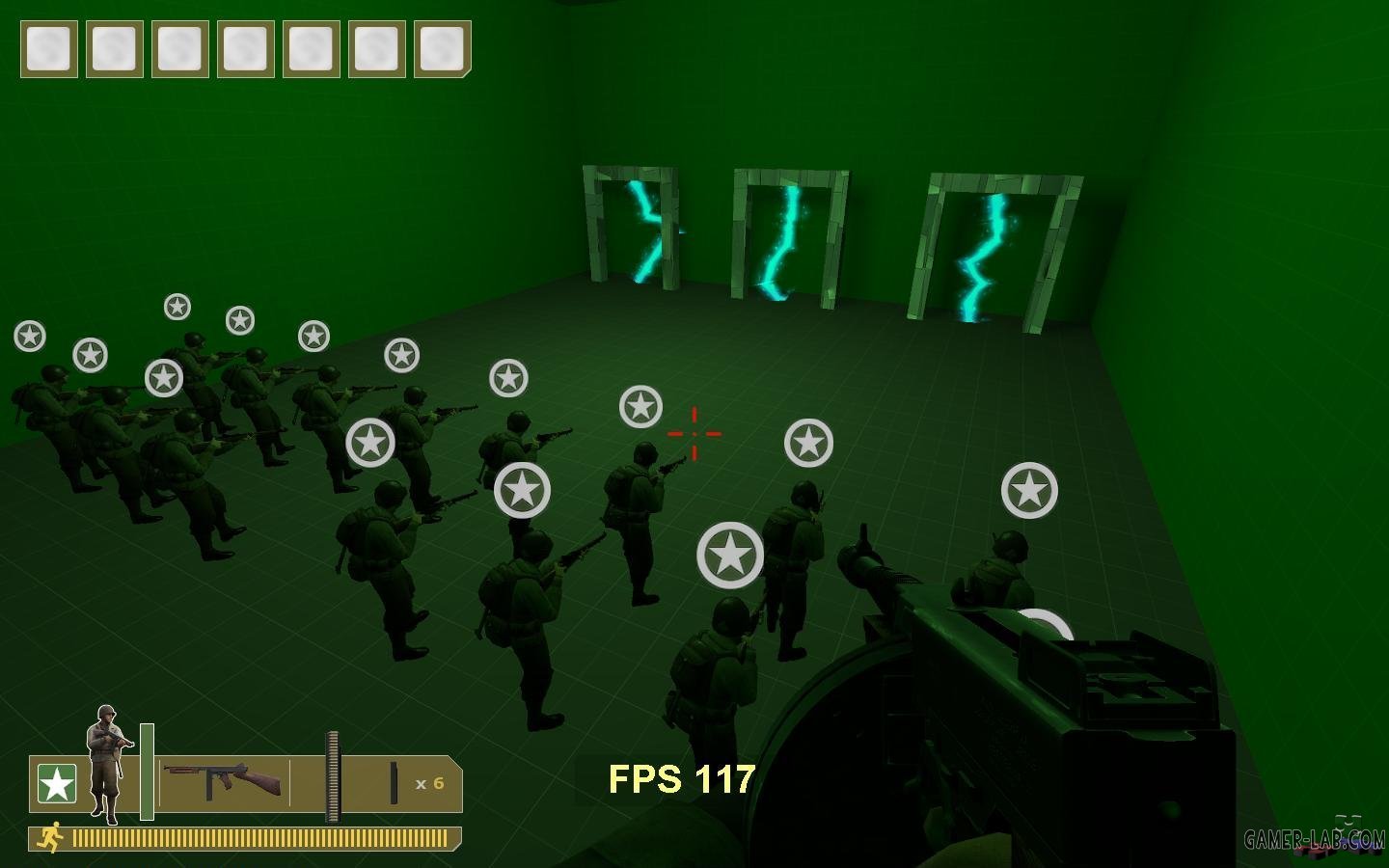Click the white star team emblem
The height and width of the screenshot is (868, 1389).
[x=56, y=784]
